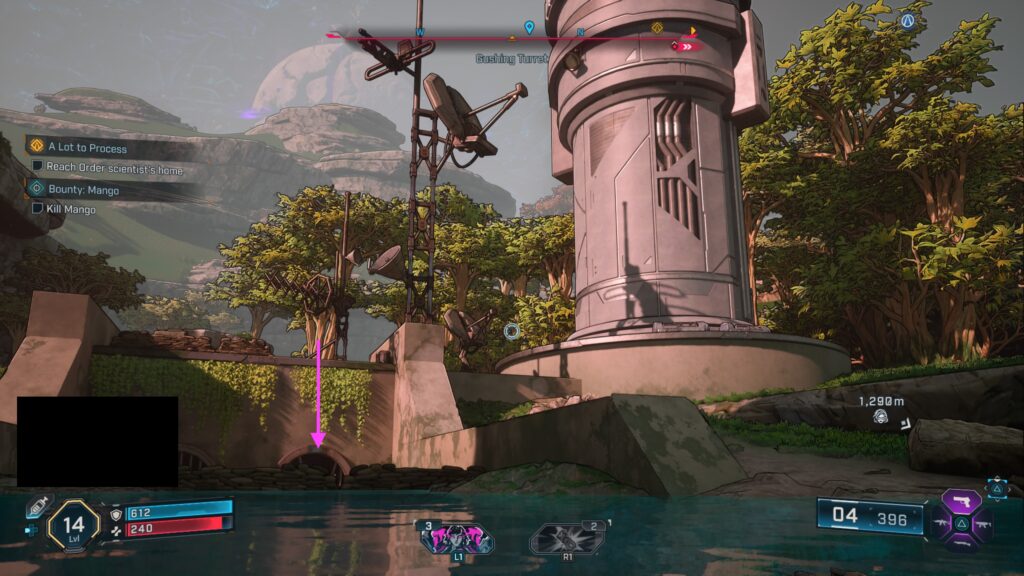Switch to the right-side rifle weapon slot
Viewport: 1024px width, 576px height.
pos(986,522)
